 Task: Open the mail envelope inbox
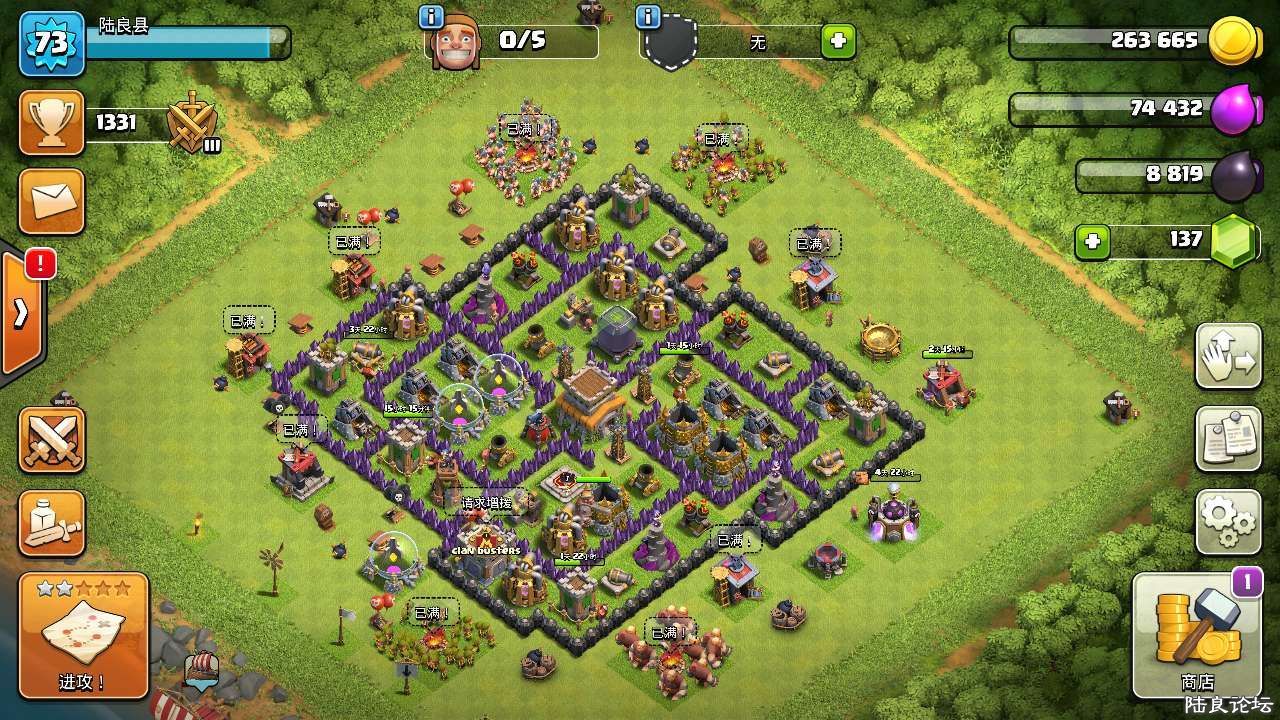pos(52,201)
